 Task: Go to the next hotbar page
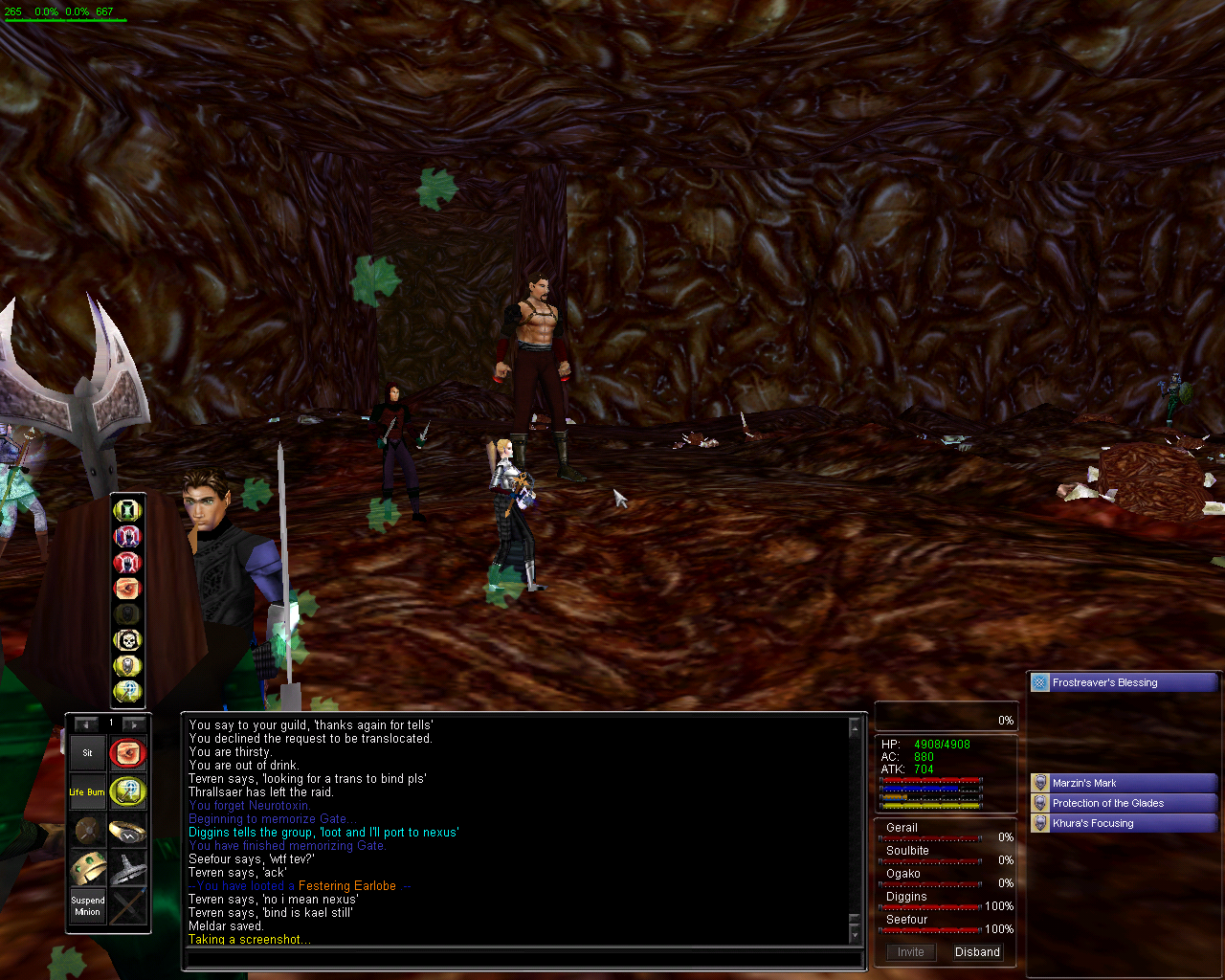click(x=135, y=724)
